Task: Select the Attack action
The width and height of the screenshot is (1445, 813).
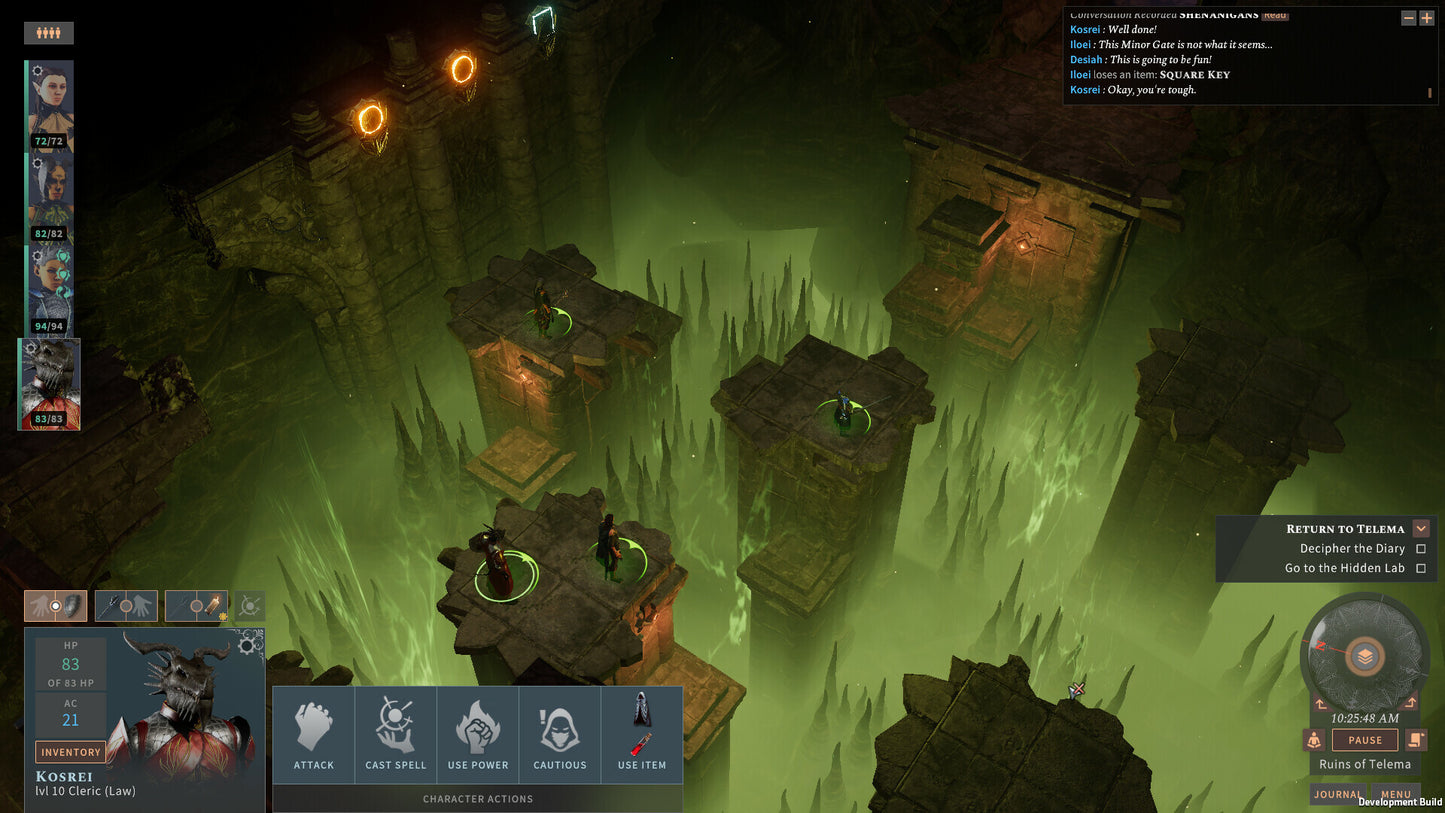Action: tap(313, 733)
